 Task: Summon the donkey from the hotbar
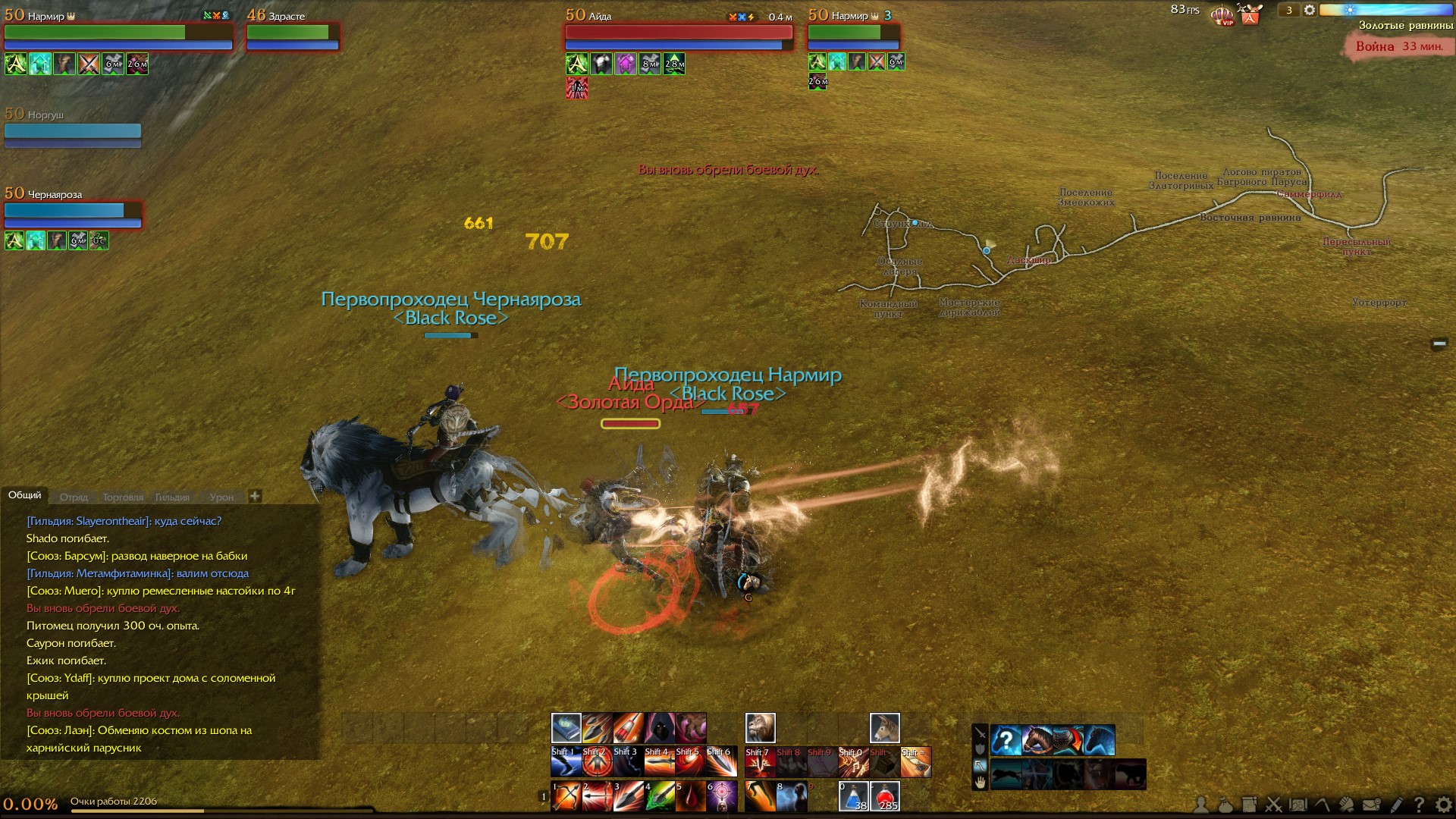pyautogui.click(x=884, y=728)
